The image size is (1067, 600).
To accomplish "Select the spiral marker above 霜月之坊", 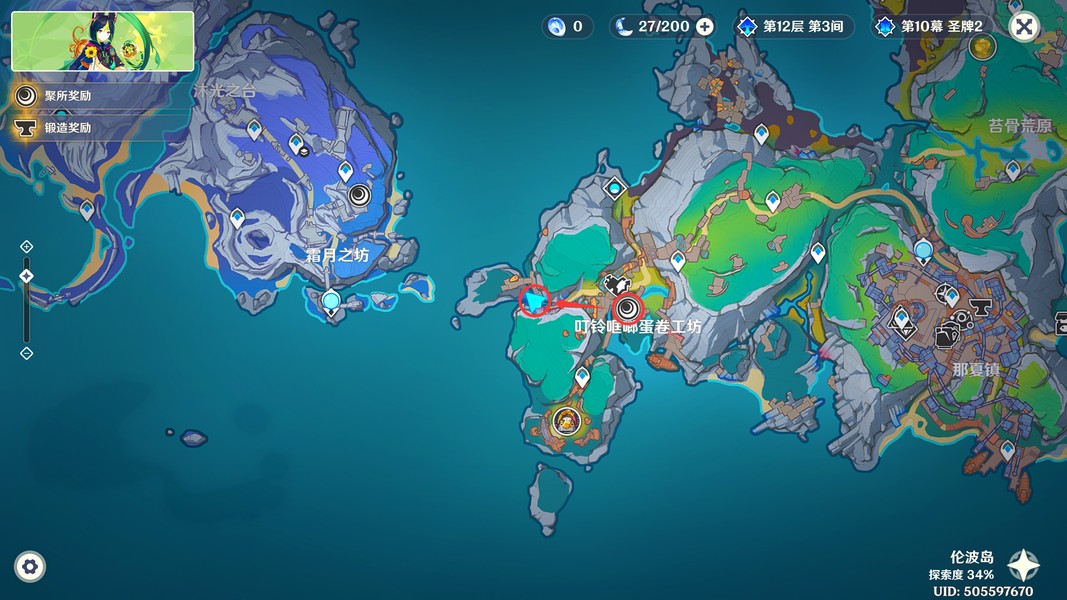I will [x=359, y=195].
